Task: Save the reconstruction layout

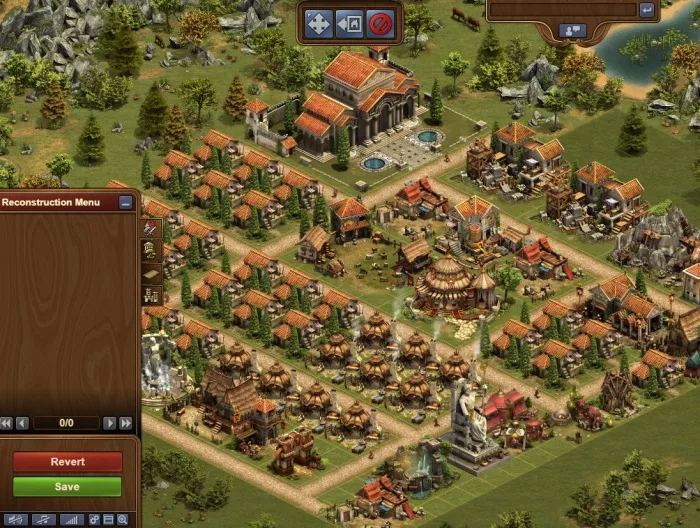Action: tap(67, 487)
